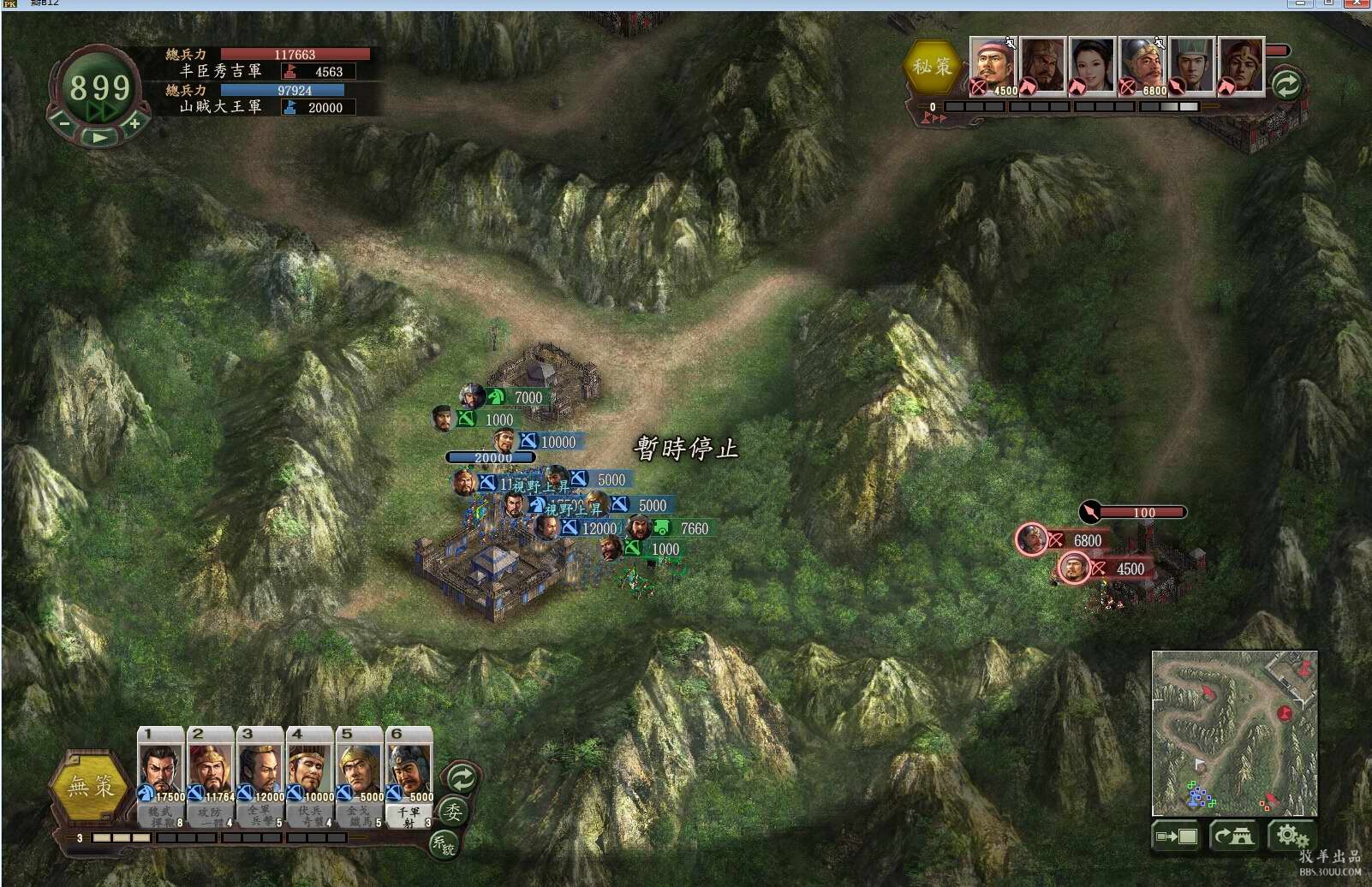Image resolution: width=1372 pixels, height=887 pixels.
Task: Click the minimap to move the view
Action: tap(1234, 733)
